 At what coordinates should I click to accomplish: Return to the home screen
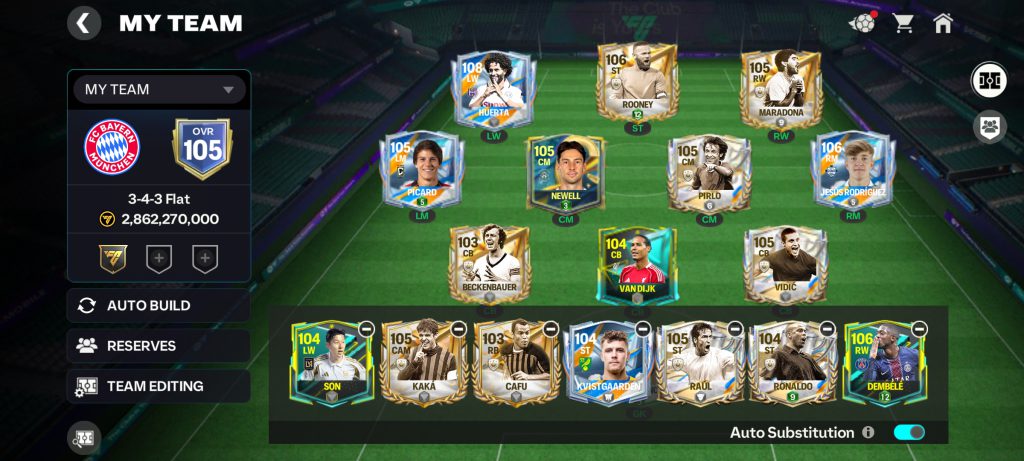pyautogui.click(x=943, y=23)
